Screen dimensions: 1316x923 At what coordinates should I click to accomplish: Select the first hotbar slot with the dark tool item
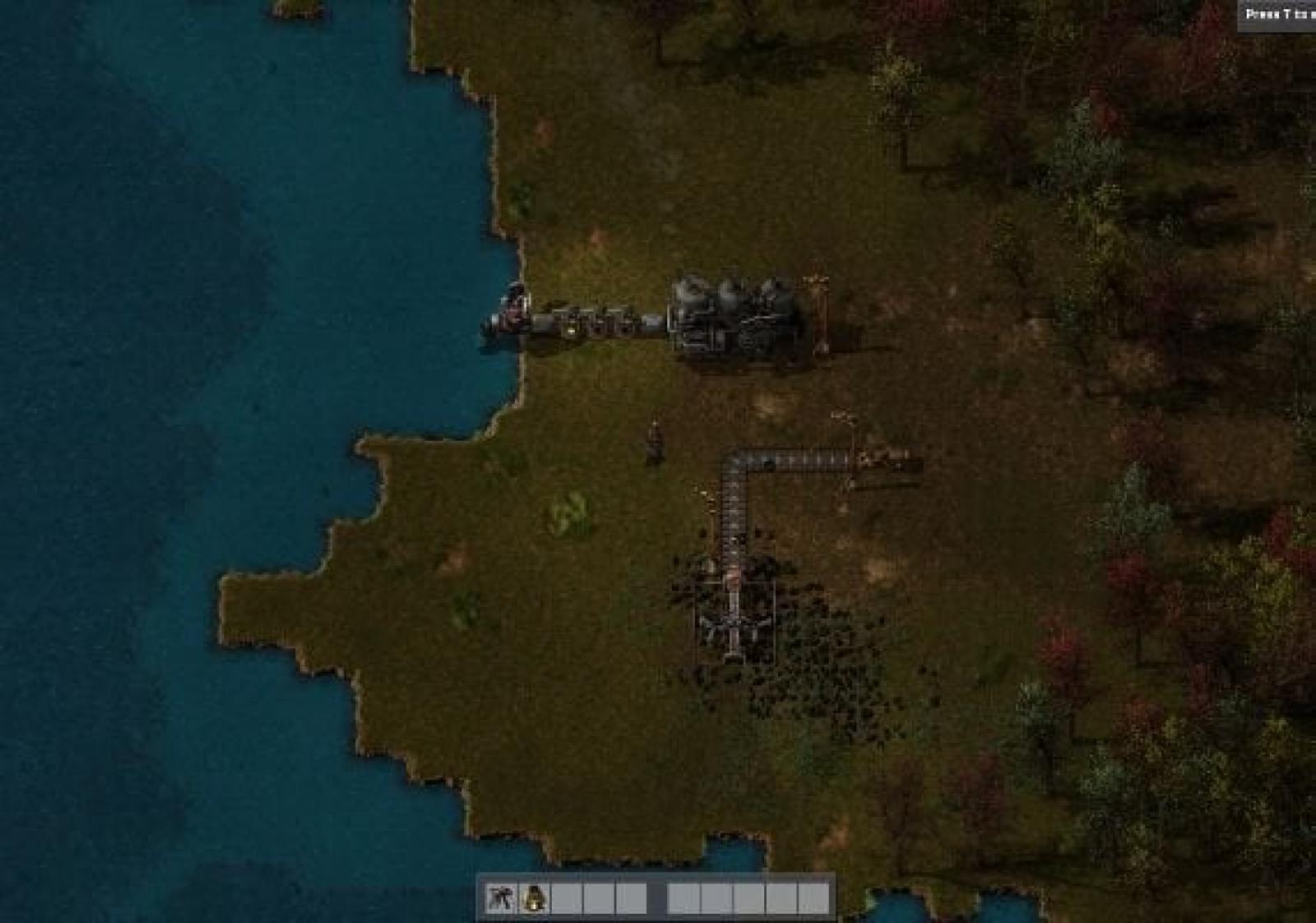[500, 897]
